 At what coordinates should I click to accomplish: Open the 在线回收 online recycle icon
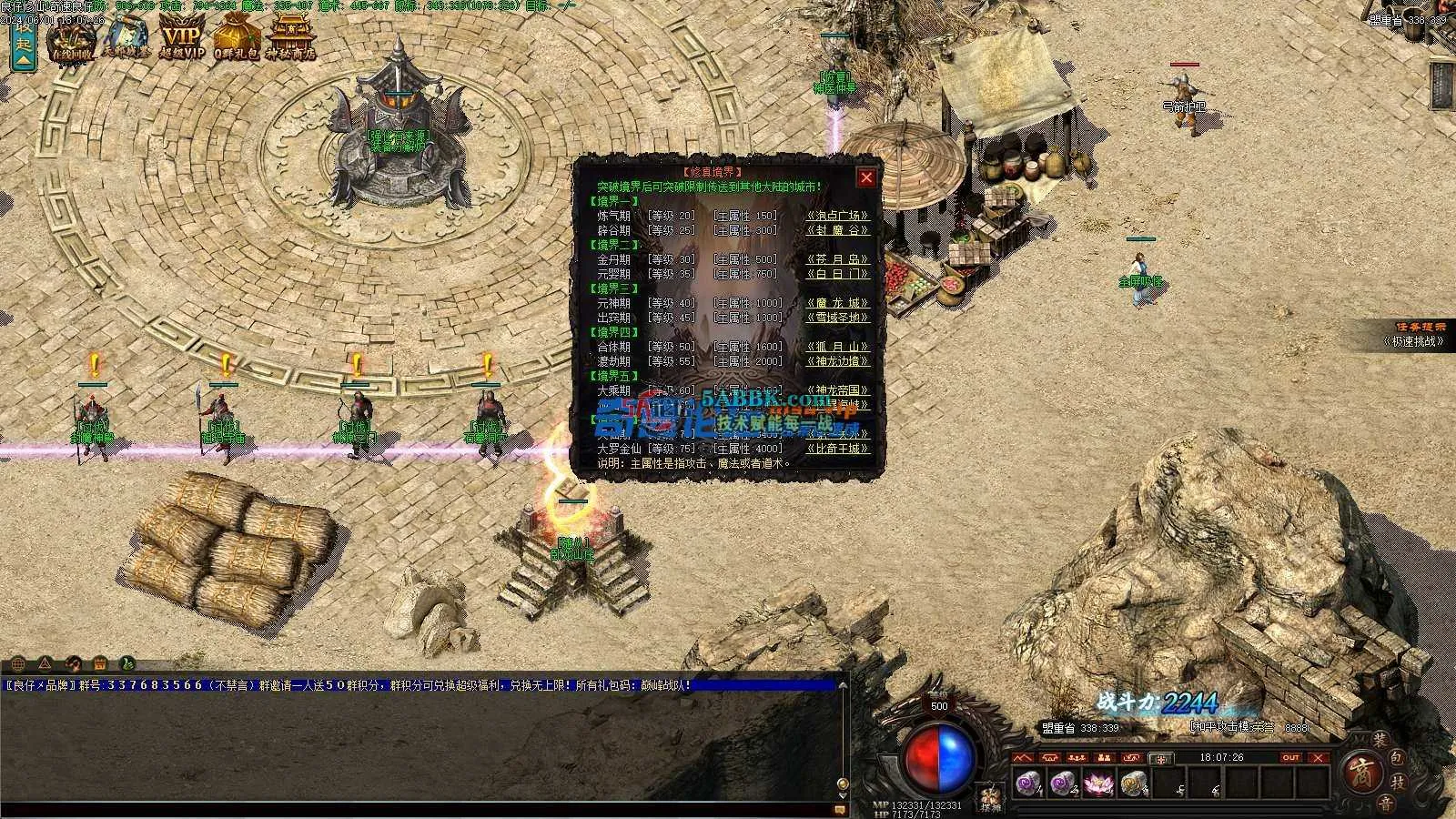click(x=72, y=38)
